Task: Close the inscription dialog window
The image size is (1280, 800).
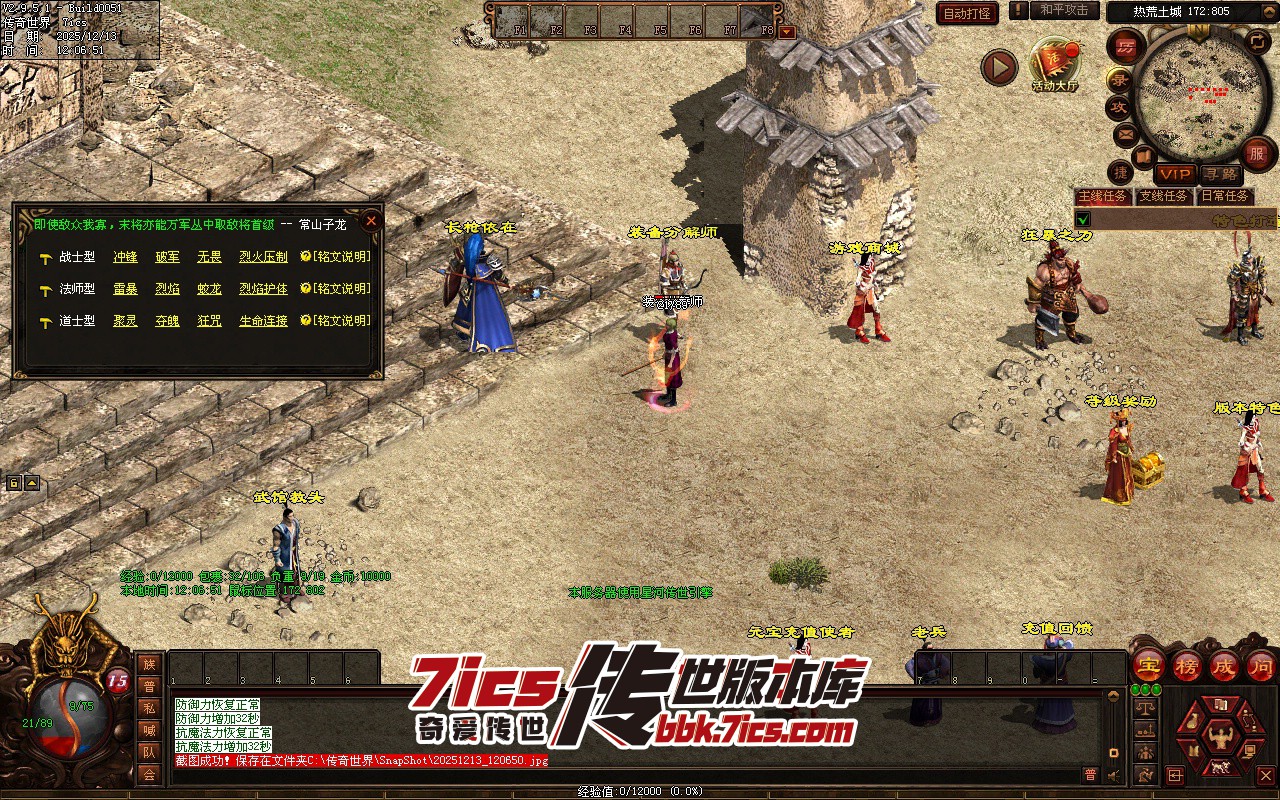Action: coord(371,220)
